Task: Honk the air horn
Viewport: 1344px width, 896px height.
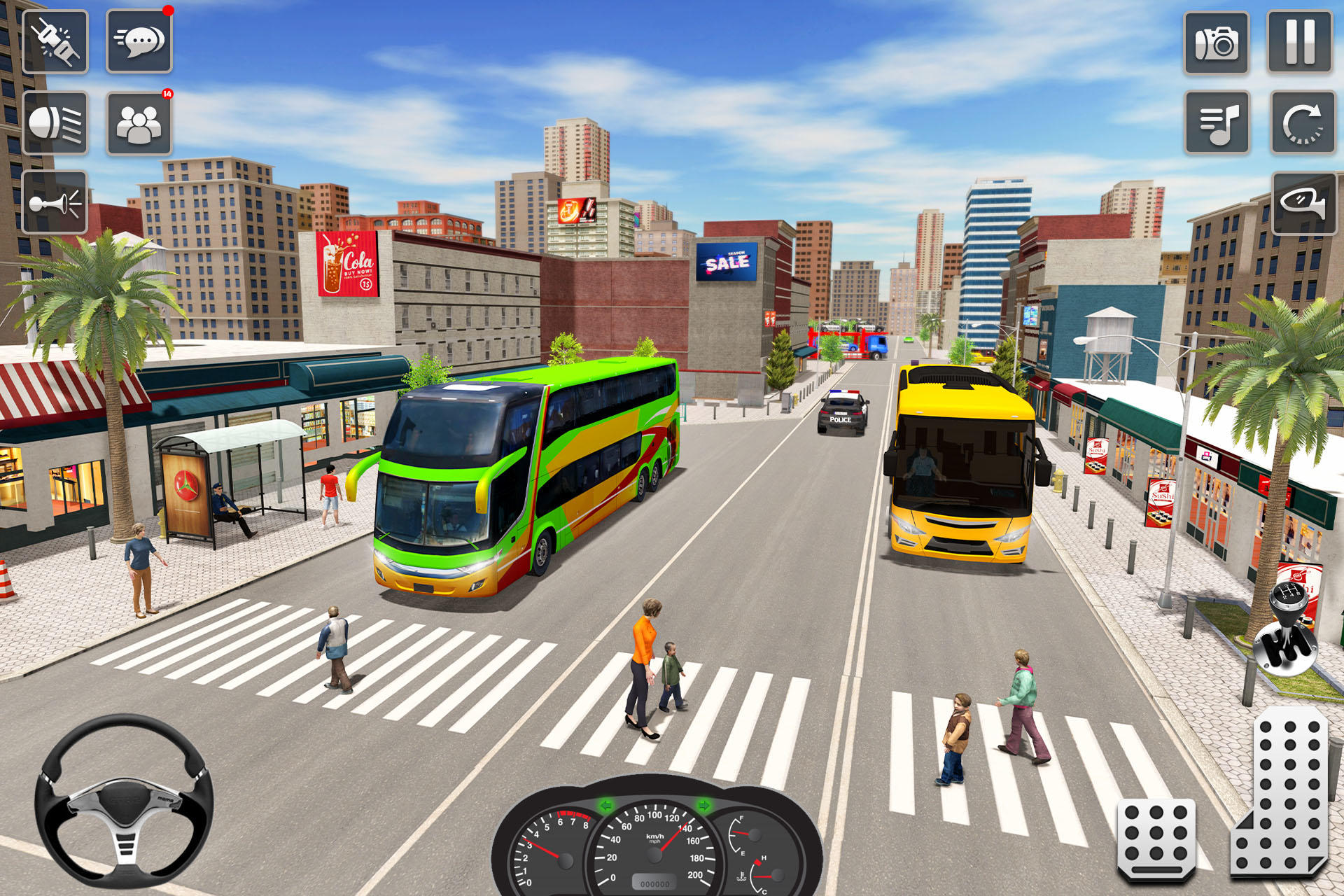Action: pyautogui.click(x=55, y=203)
